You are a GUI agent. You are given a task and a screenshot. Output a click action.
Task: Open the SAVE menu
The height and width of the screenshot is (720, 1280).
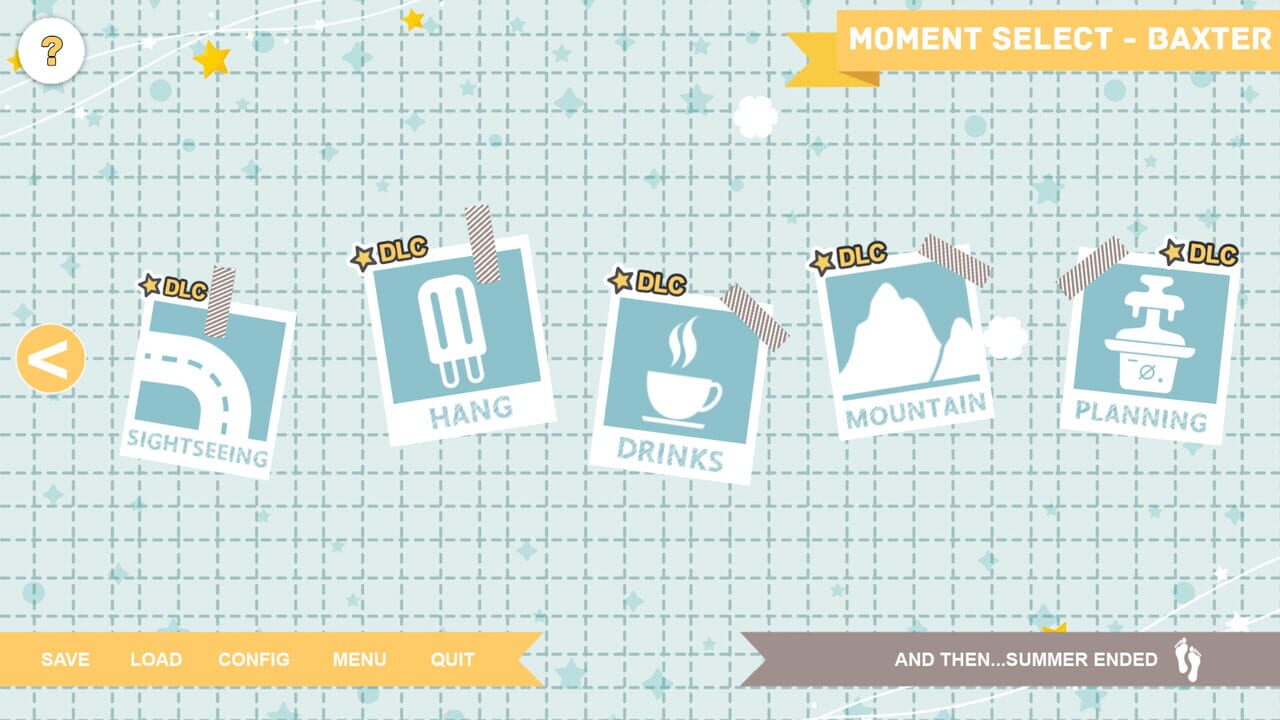click(64, 659)
